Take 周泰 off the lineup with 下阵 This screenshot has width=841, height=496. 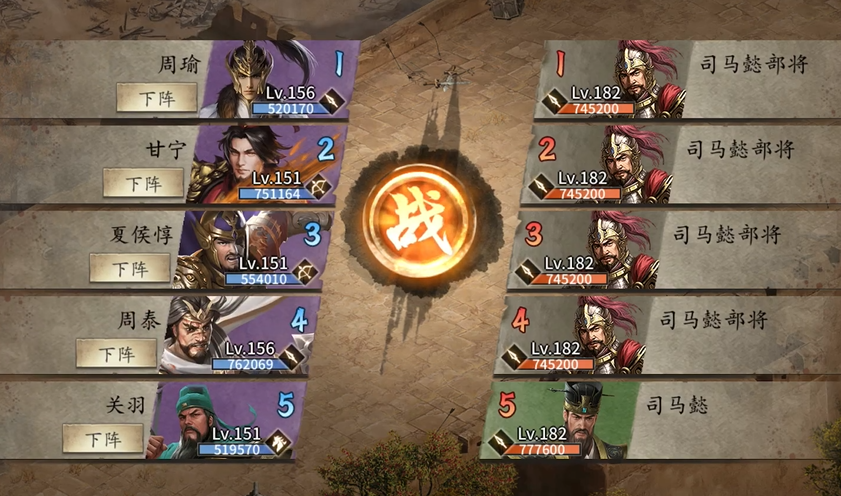click(116, 353)
